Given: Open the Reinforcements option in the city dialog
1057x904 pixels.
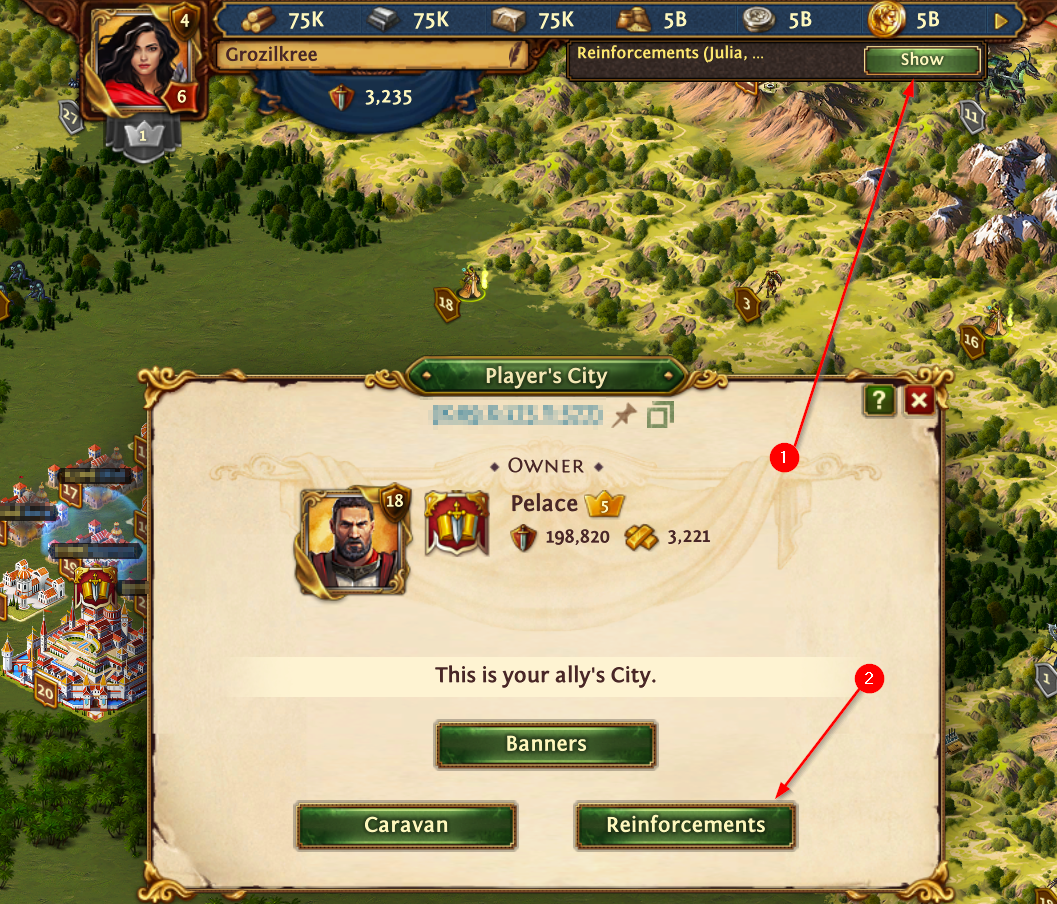Looking at the screenshot, I should tap(685, 825).
